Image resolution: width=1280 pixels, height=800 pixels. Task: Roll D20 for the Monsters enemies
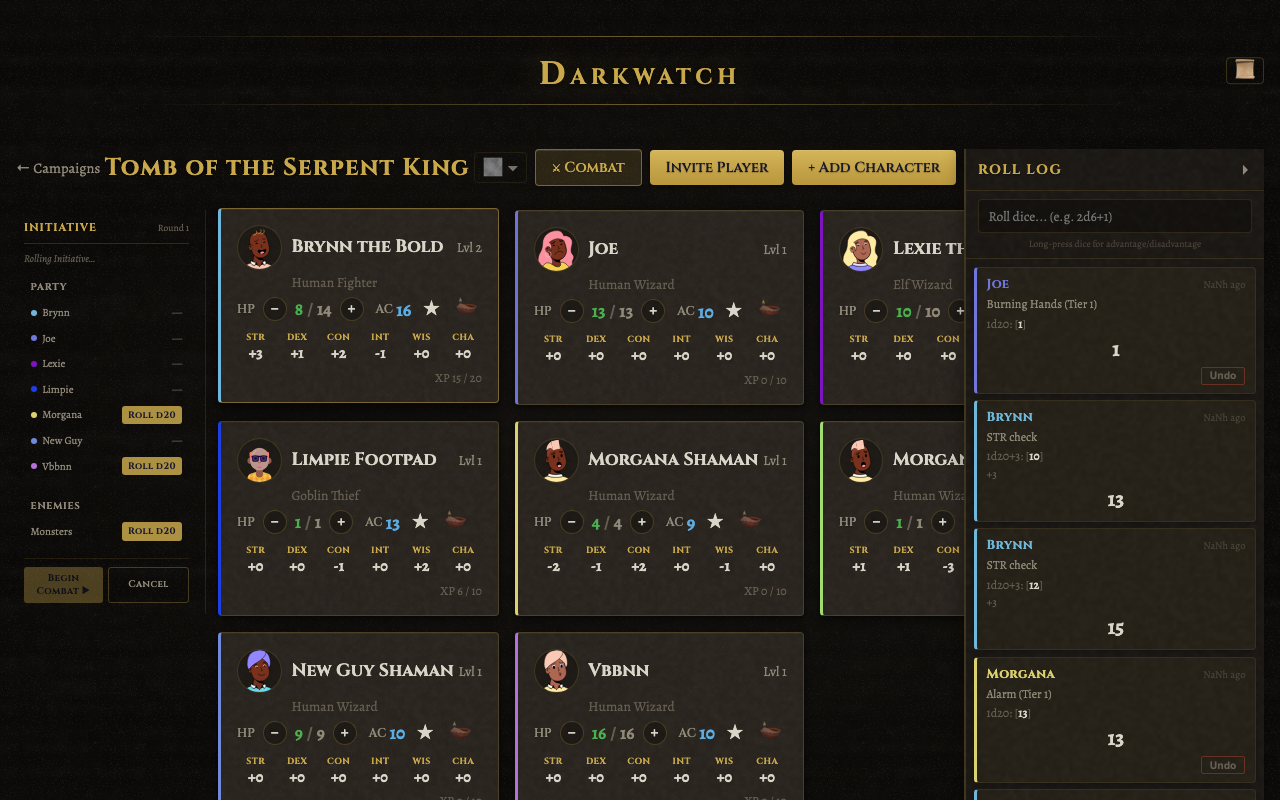coord(152,531)
